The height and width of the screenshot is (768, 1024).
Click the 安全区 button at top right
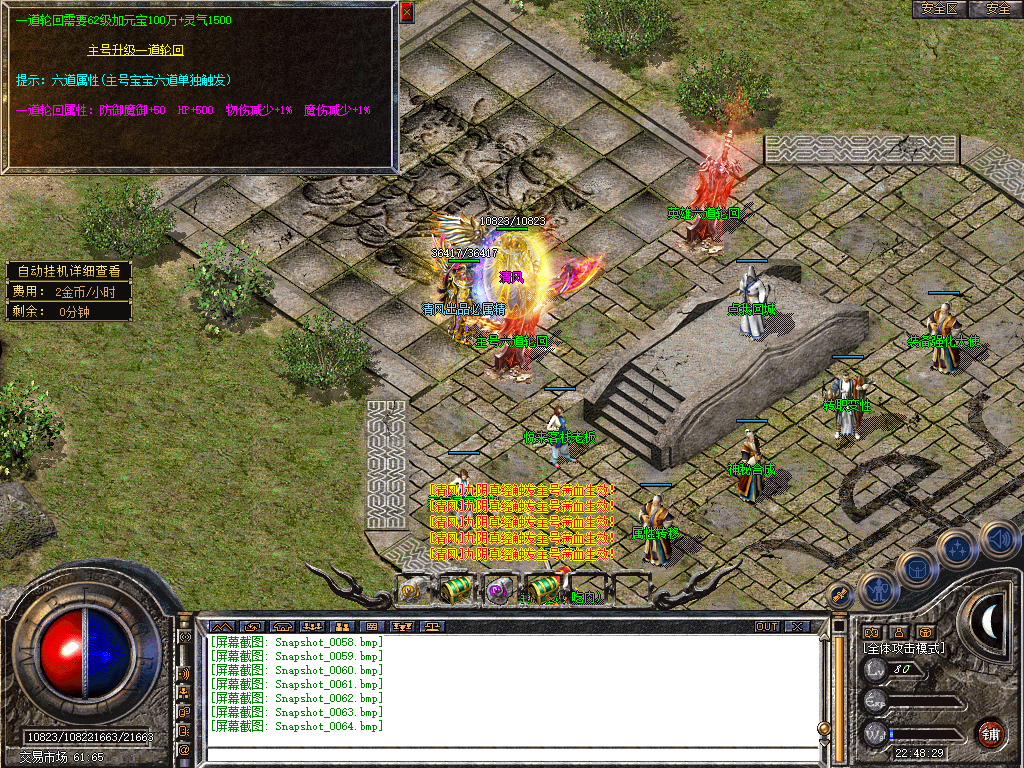coord(939,9)
